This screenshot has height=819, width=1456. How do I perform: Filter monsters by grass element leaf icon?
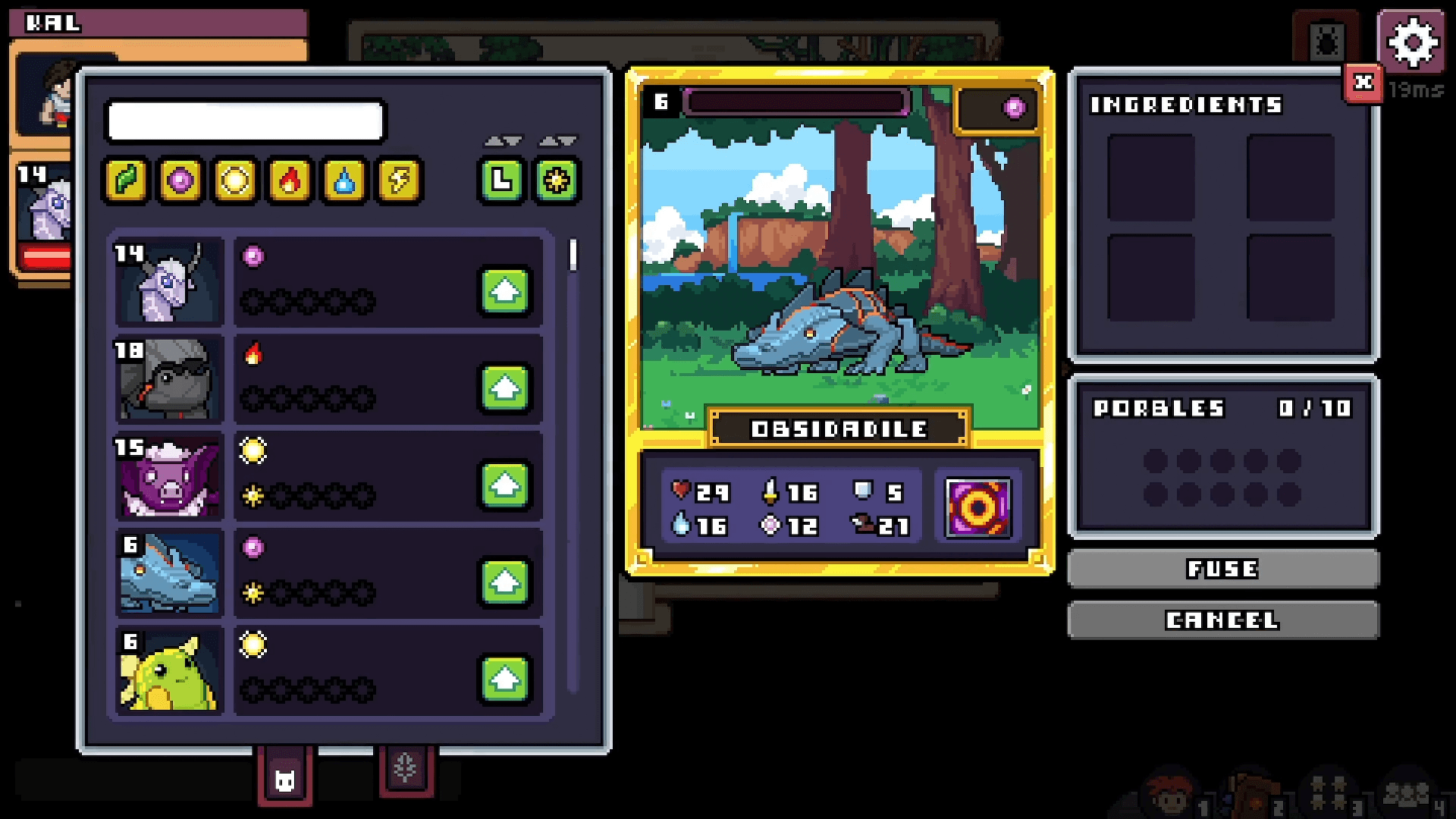click(x=124, y=180)
